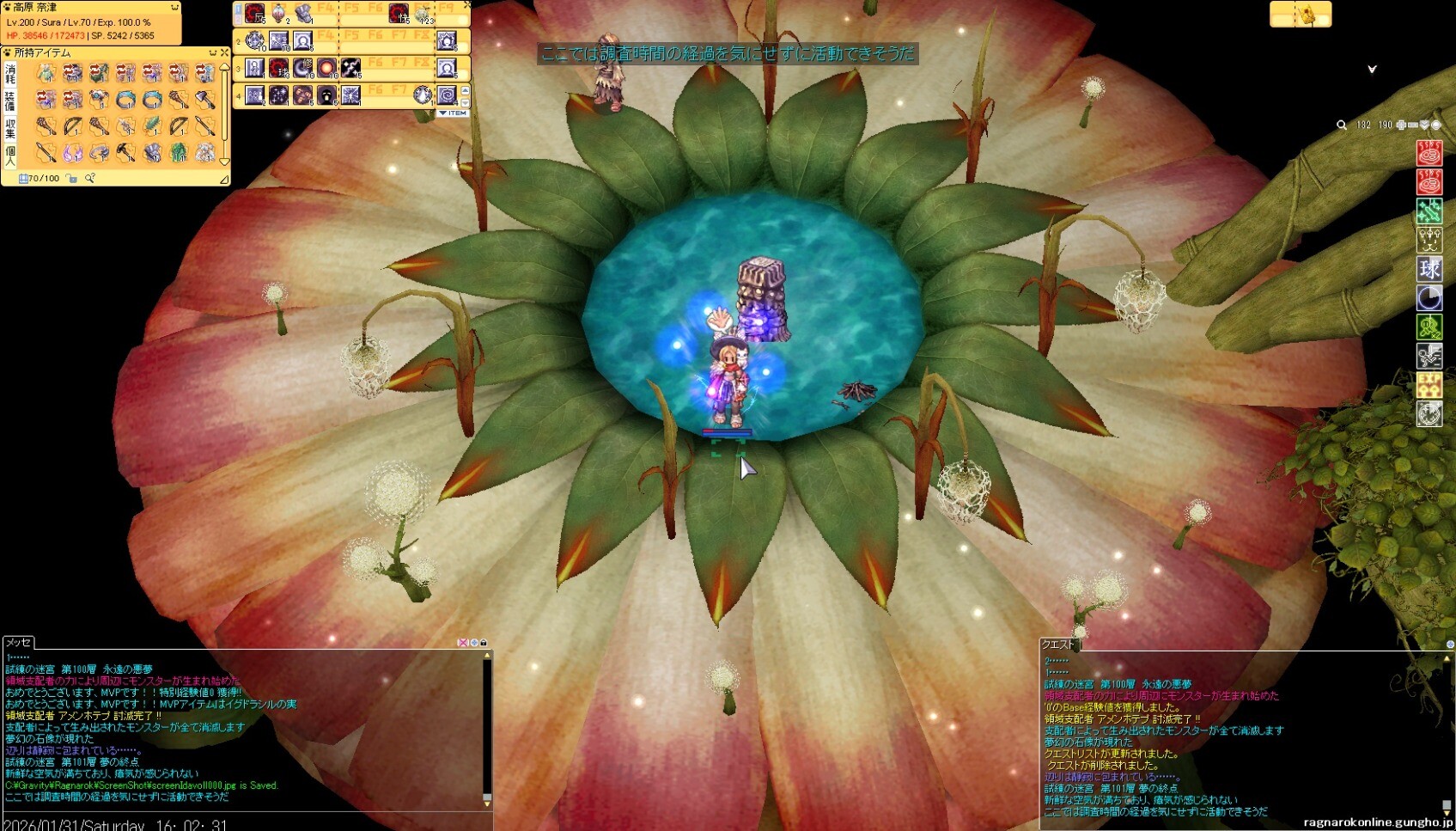Open the 装備 inventory tab
The height and width of the screenshot is (831, 1456).
coord(10,101)
